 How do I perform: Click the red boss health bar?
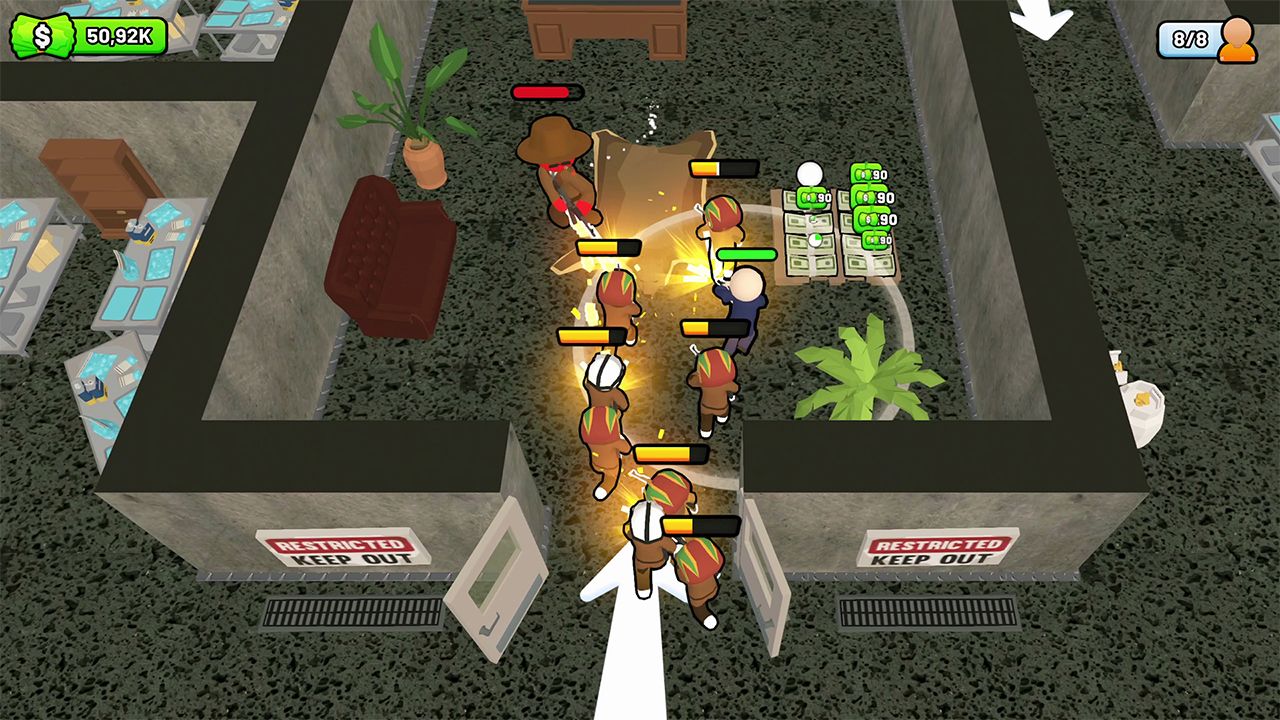tap(545, 92)
